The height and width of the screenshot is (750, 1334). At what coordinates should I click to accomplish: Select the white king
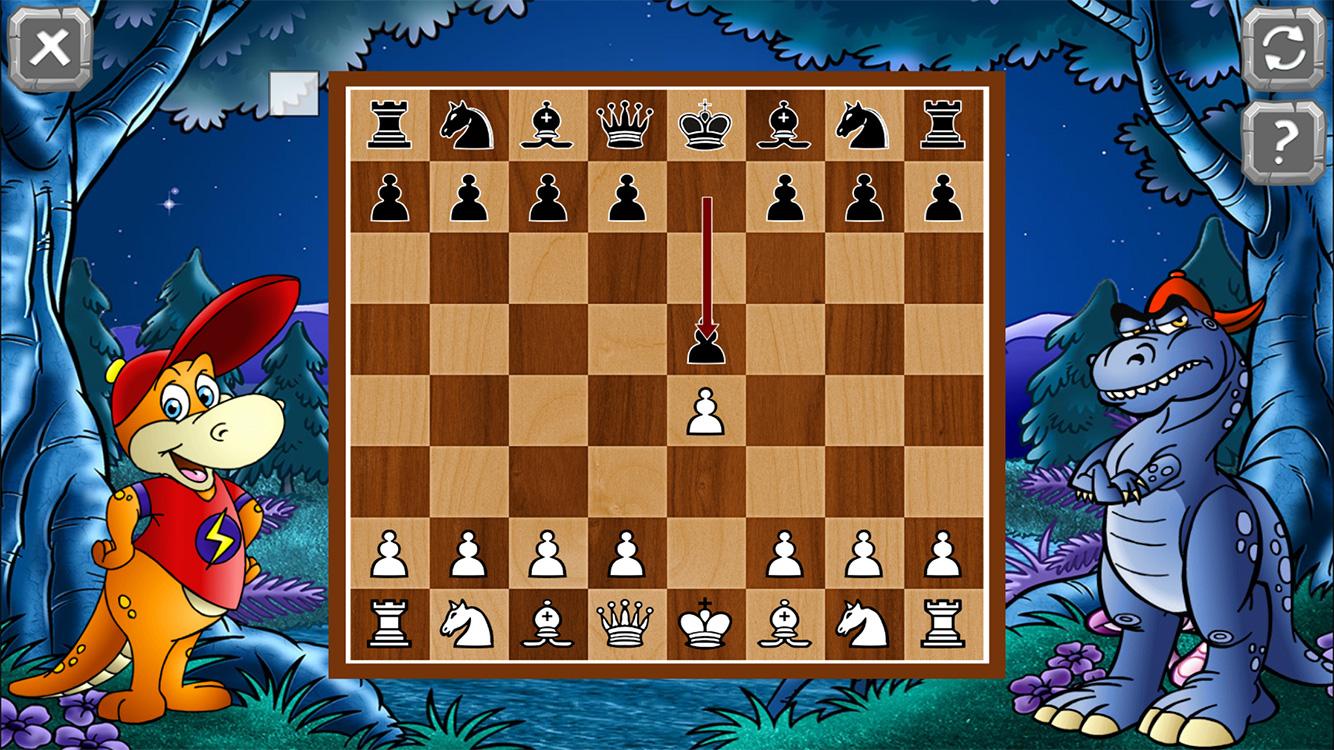tap(706, 623)
